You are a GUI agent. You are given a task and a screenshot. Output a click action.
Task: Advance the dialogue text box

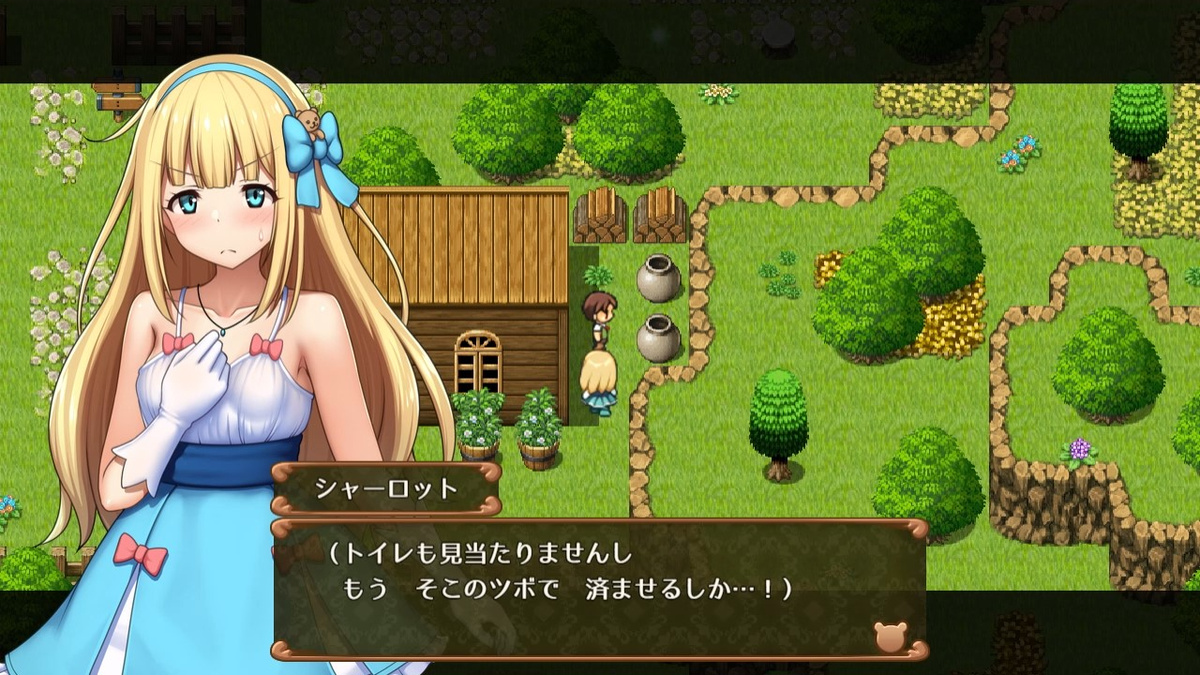600,588
